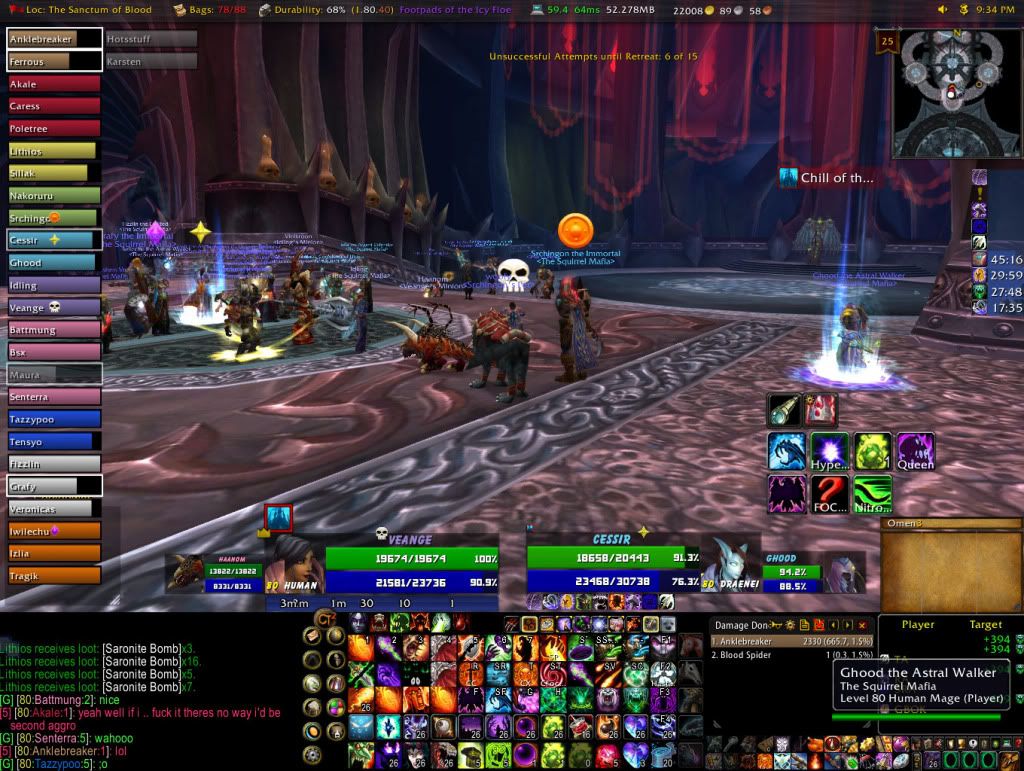Image resolution: width=1024 pixels, height=771 pixels.
Task: Target Tragik in the raid frames
Action: pyautogui.click(x=54, y=575)
